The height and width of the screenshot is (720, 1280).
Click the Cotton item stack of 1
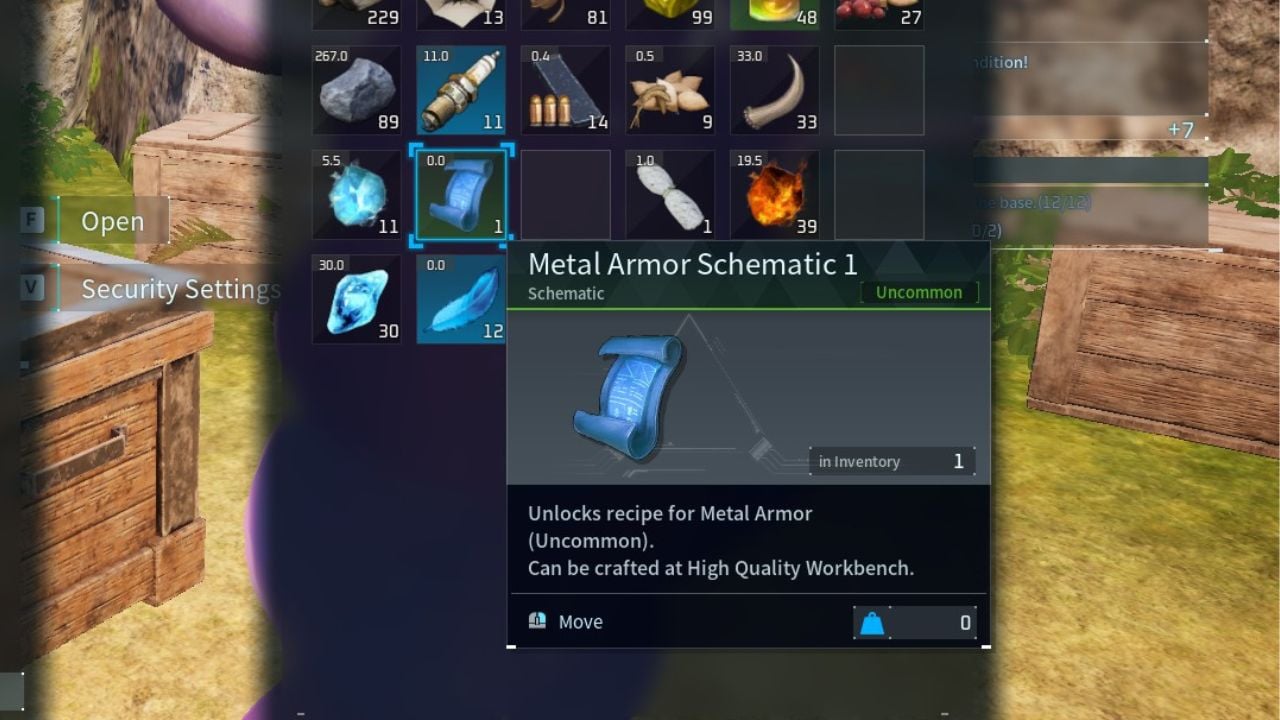point(670,195)
